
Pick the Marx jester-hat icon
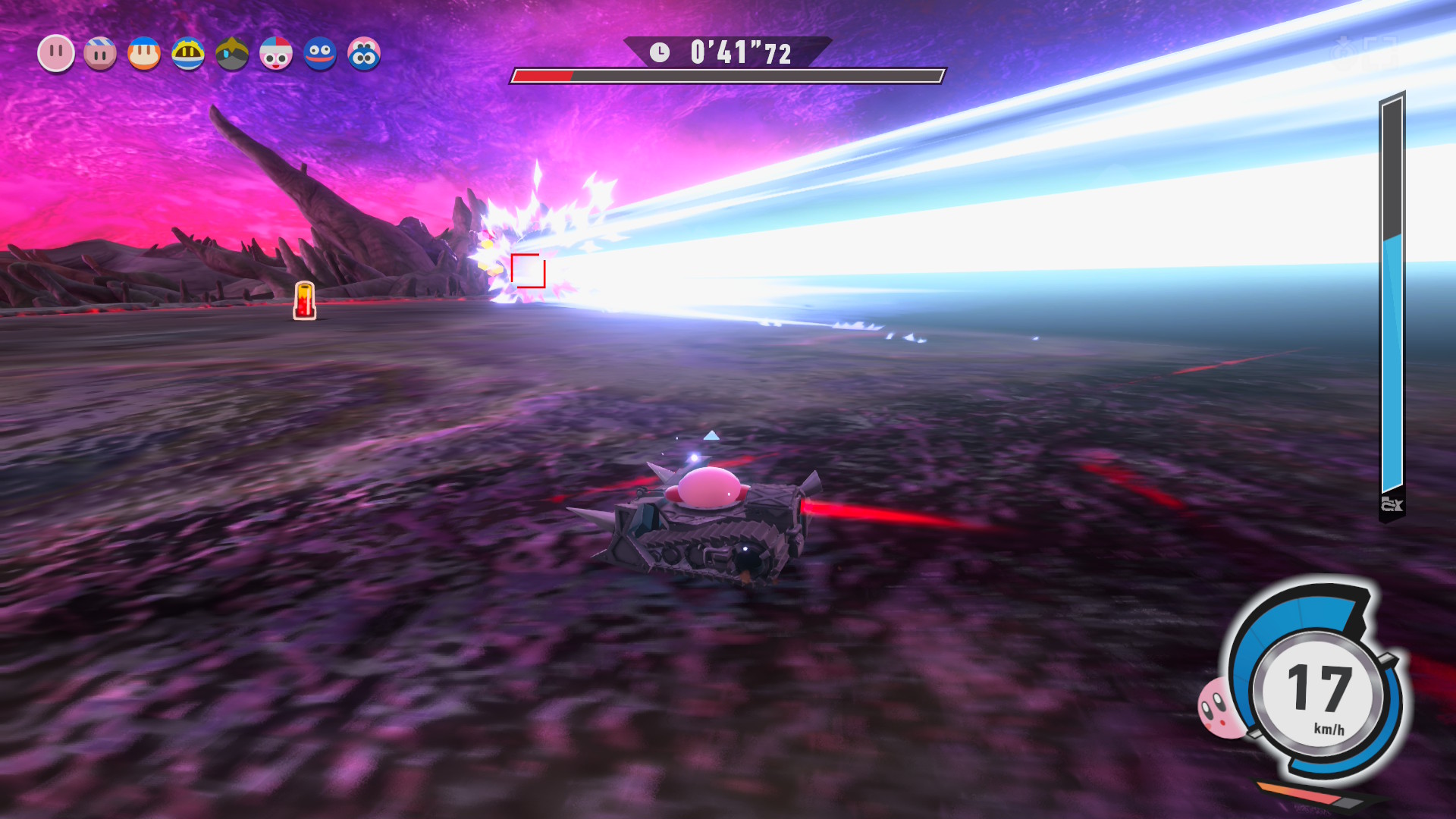point(276,54)
